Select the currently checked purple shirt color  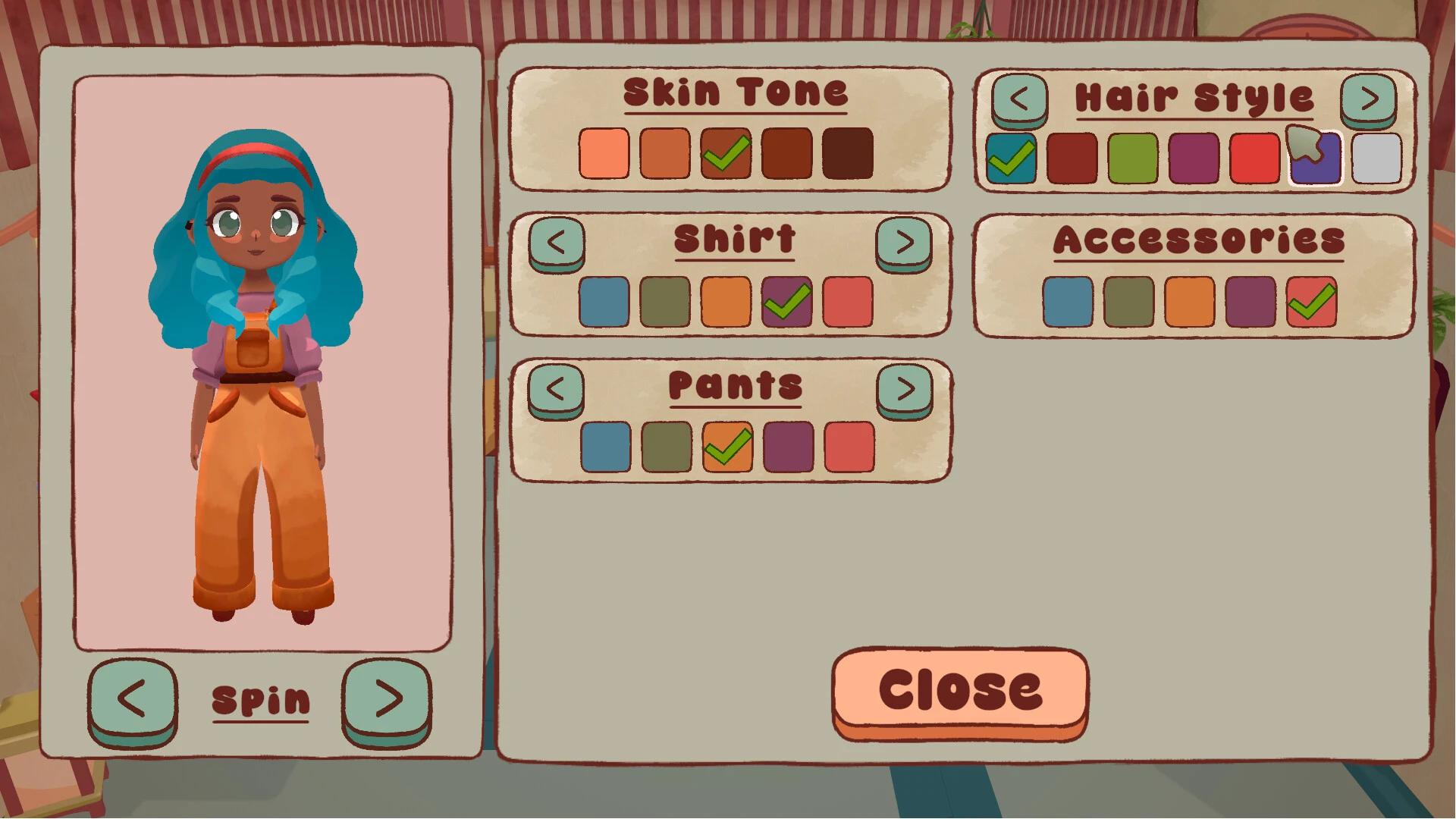786,300
